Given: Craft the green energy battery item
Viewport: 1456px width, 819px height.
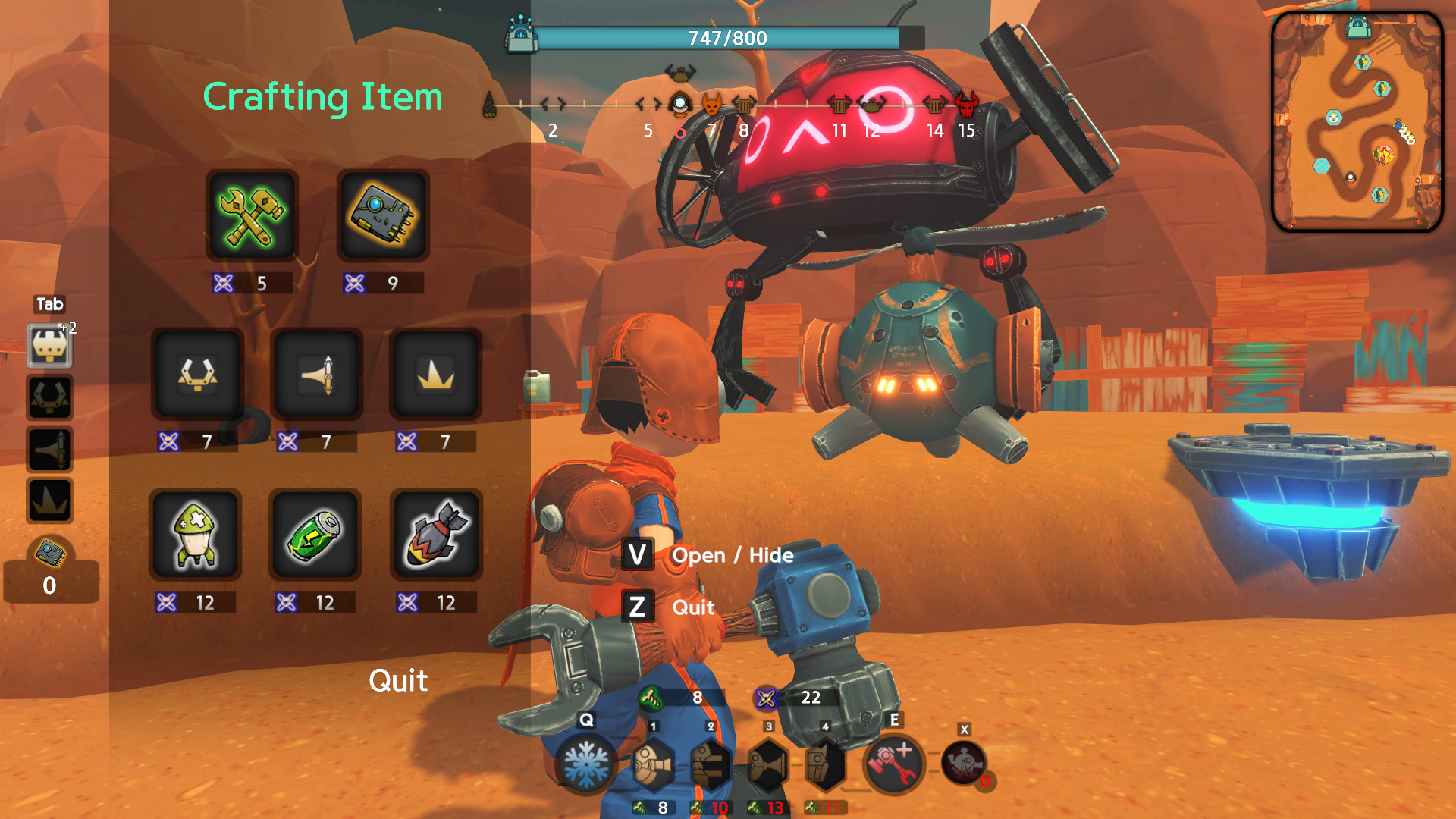Looking at the screenshot, I should 315,535.
